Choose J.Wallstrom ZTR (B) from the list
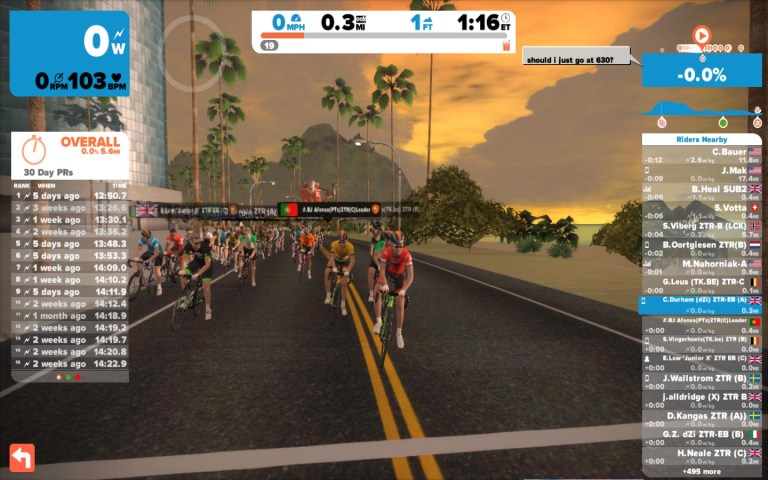This screenshot has width=768, height=480. 701,380
